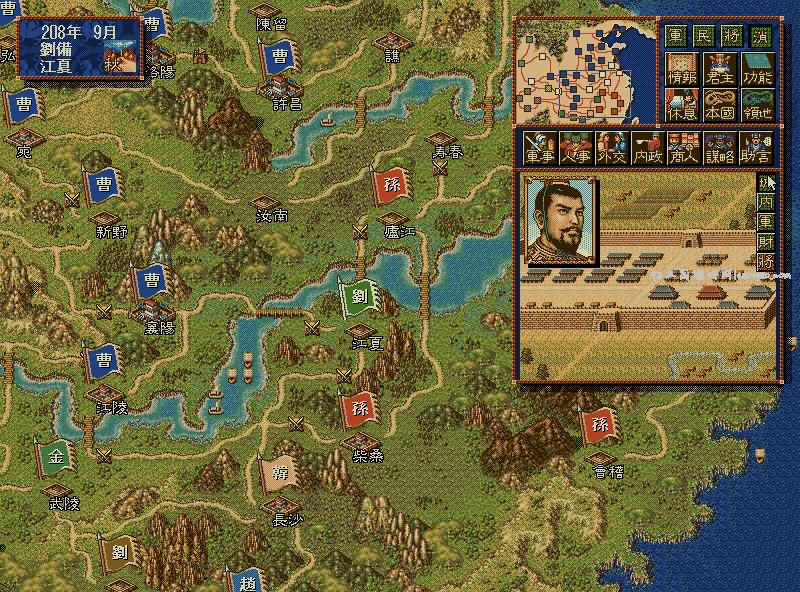Open the 商人 merchant command
800x592 pixels.
pos(682,149)
